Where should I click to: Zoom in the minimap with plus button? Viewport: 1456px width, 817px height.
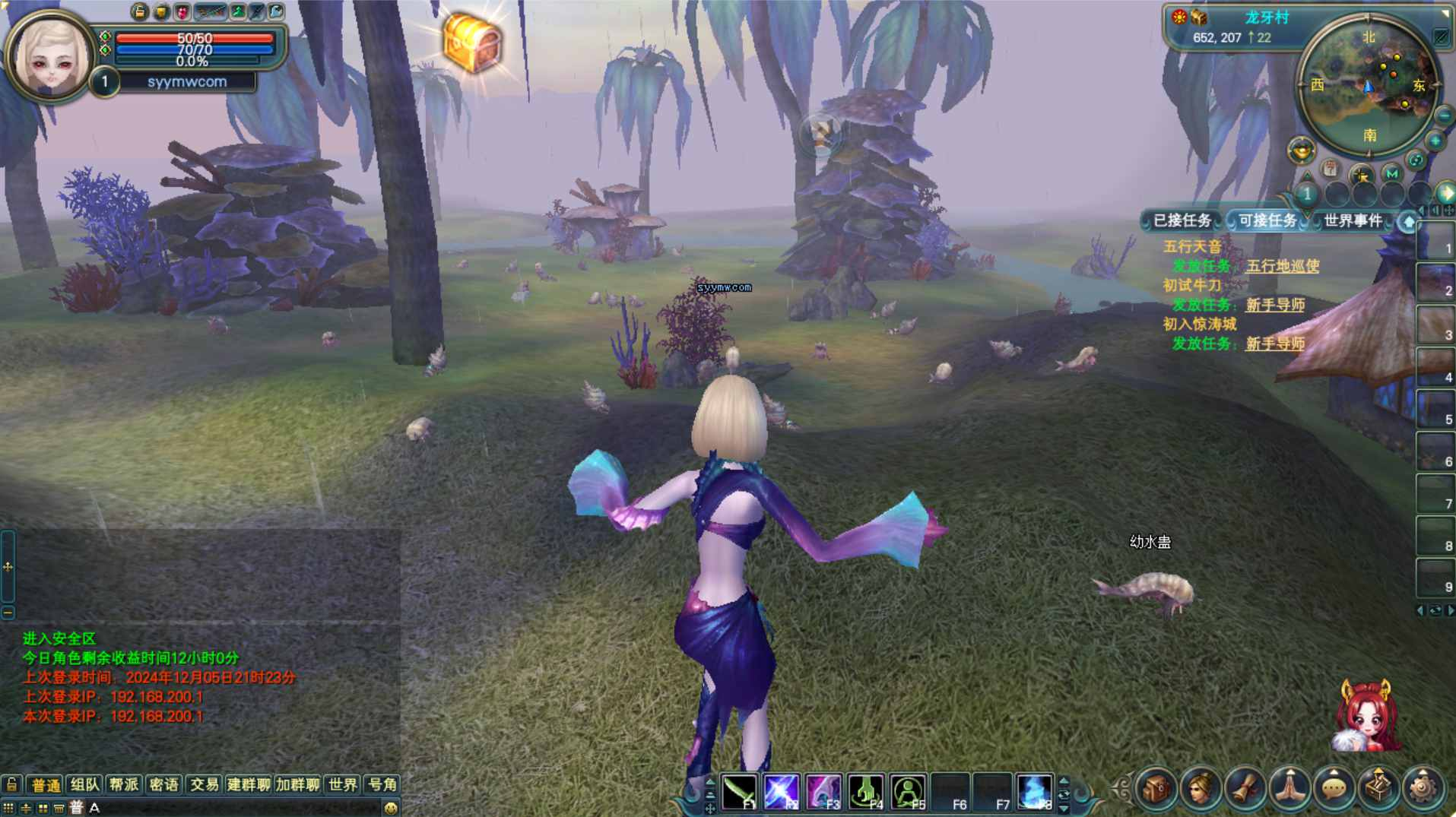(x=1435, y=141)
